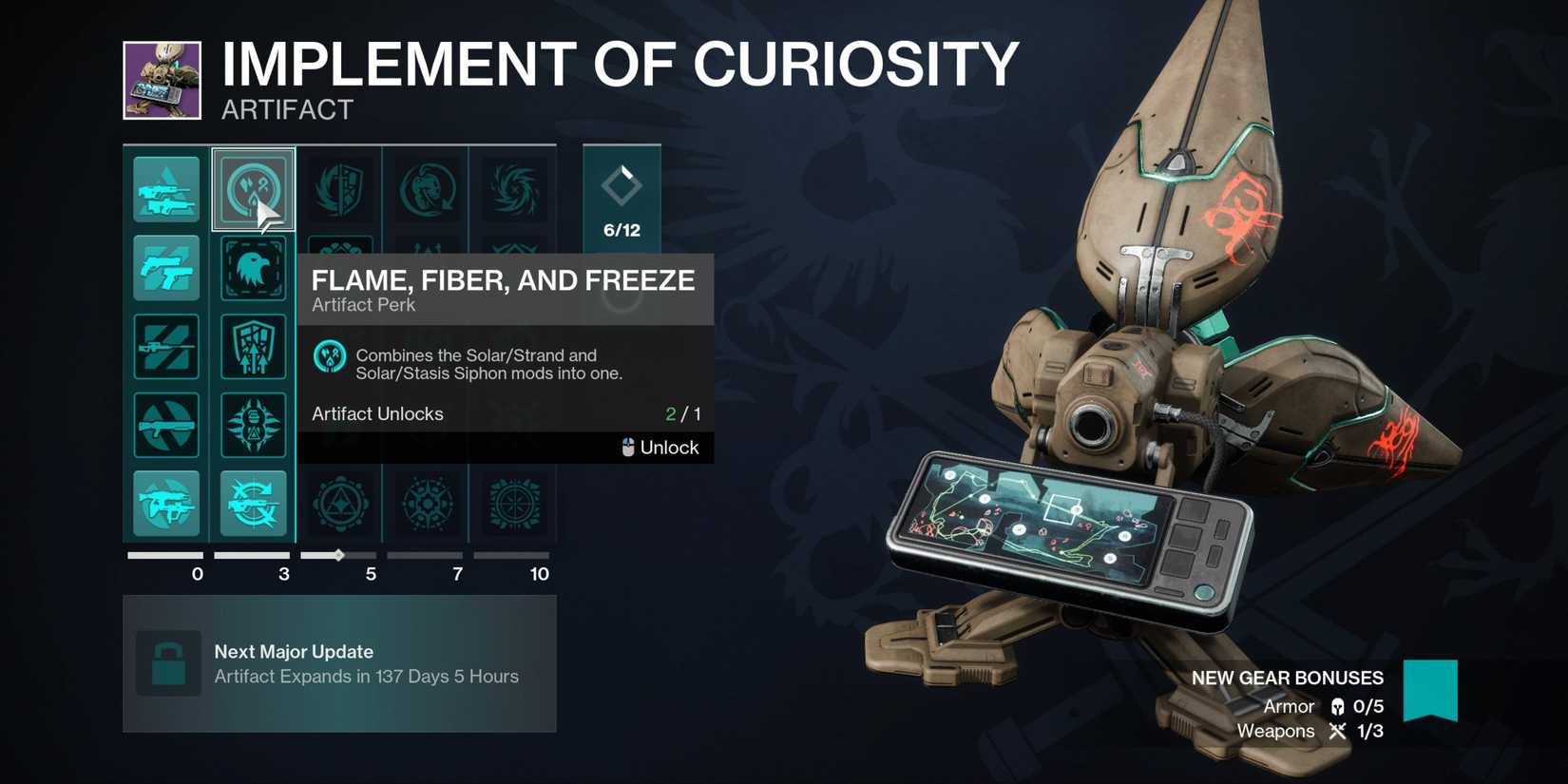Select the crossed-rifles refresh perk at column two bottom
The image size is (1568, 784).
pos(253,504)
